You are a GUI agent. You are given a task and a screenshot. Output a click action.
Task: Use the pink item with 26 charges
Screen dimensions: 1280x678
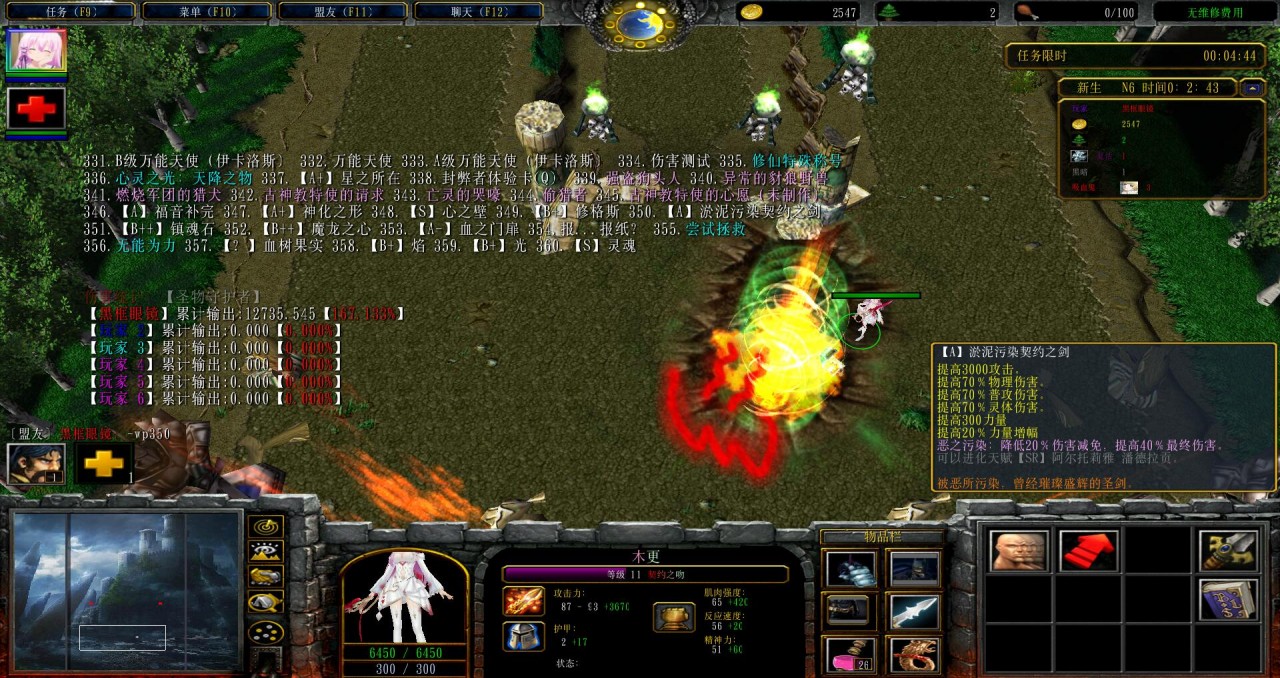tap(851, 654)
